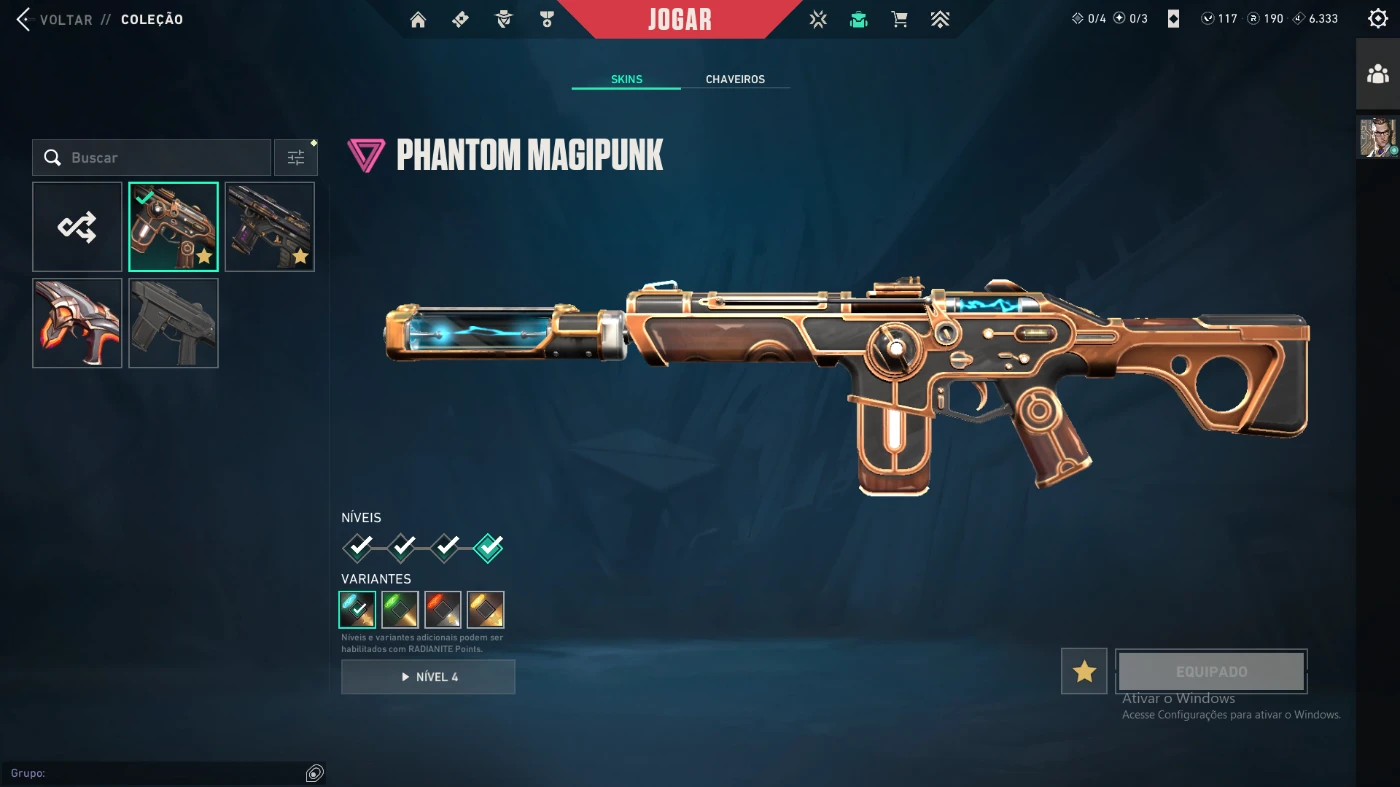Open the home screen icon
Image resolution: width=1400 pixels, height=787 pixels.
[x=418, y=20]
